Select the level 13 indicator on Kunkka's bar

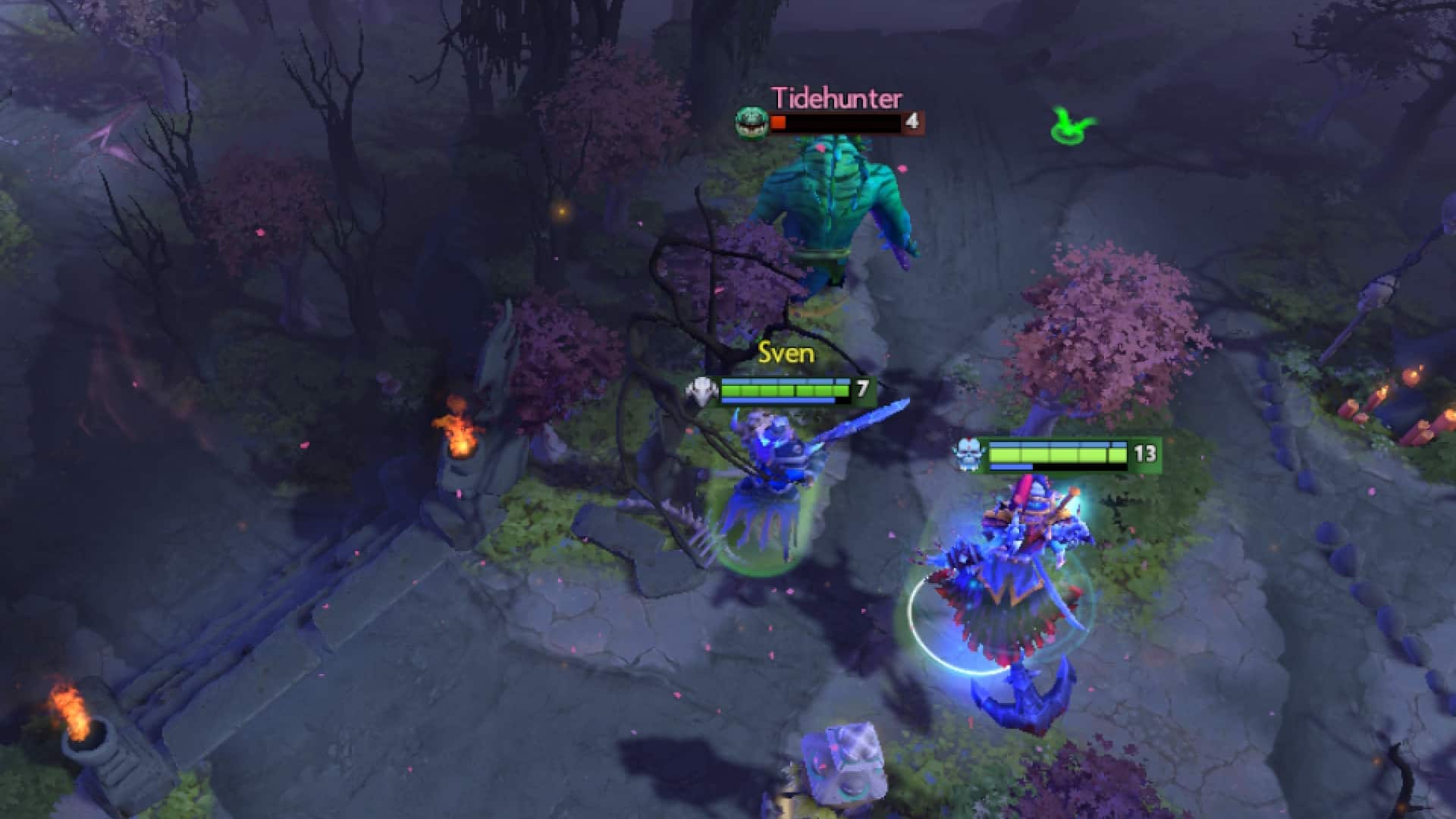1147,453
